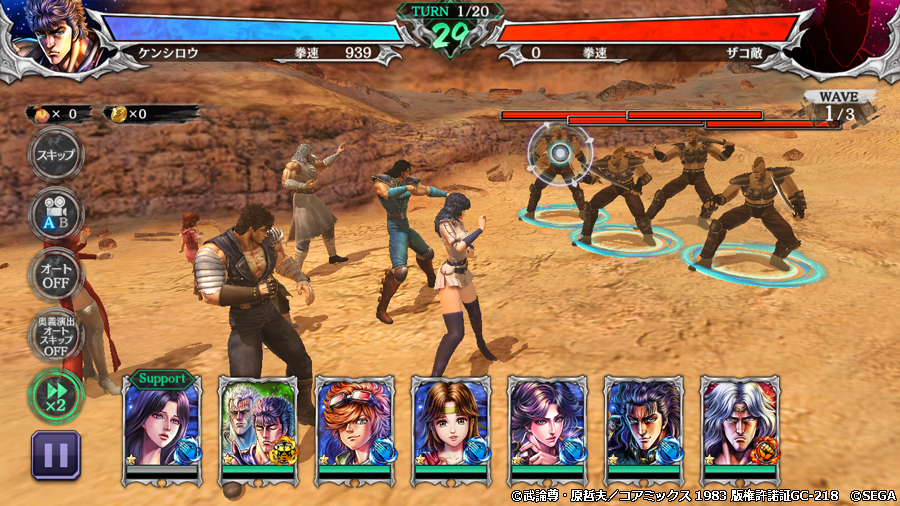Pause the battle

pos(56,455)
